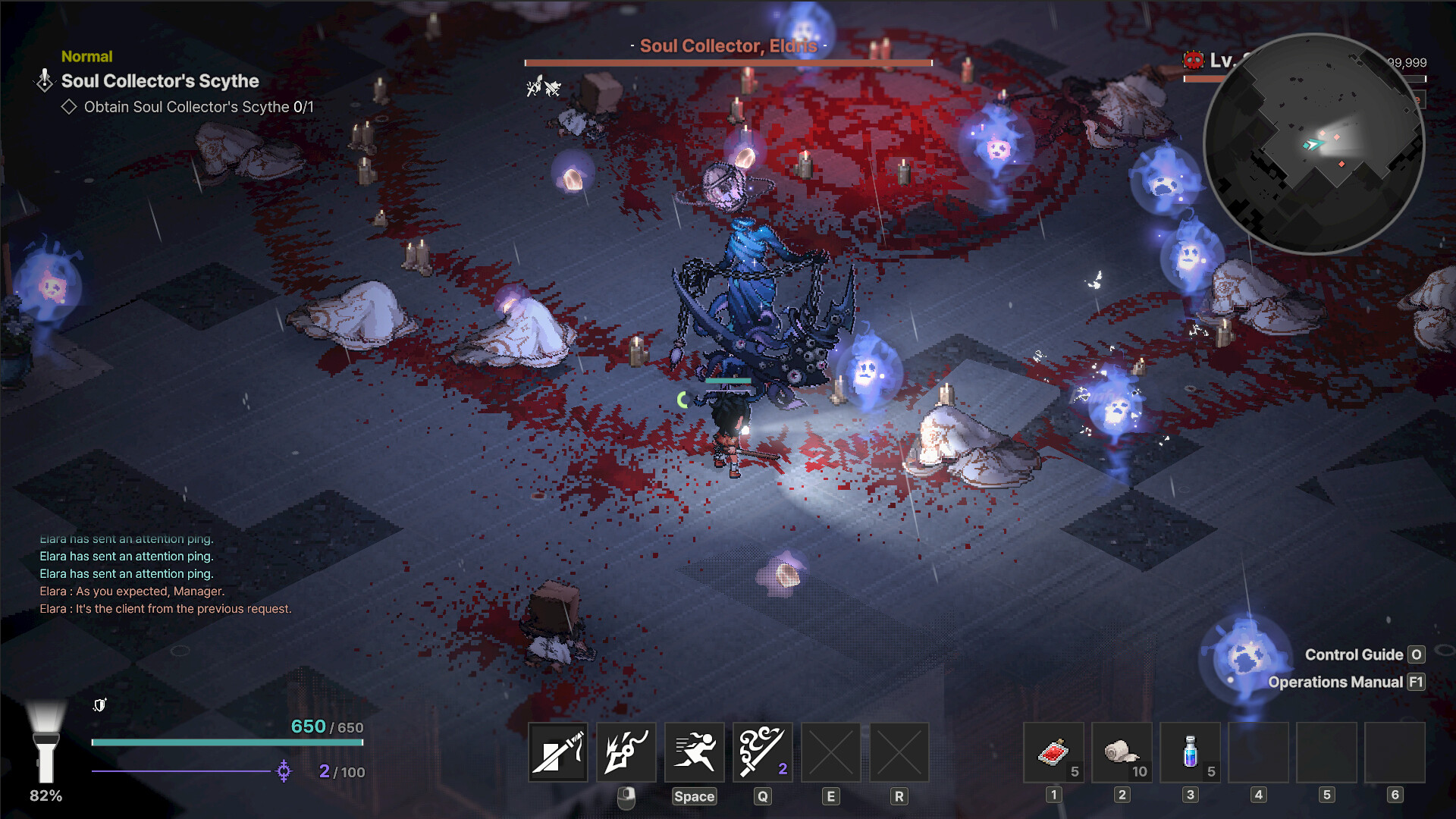Expand the Soul Collector's Scythe quest entry

(159, 81)
